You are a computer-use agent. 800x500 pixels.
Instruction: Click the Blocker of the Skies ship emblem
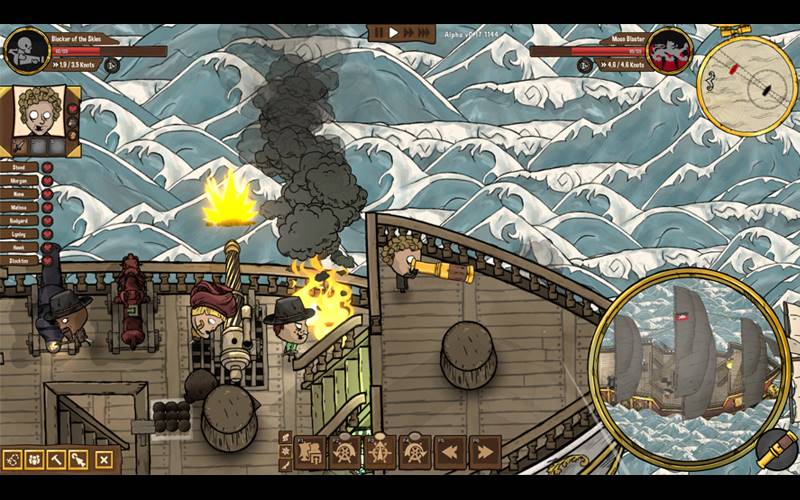[26, 52]
